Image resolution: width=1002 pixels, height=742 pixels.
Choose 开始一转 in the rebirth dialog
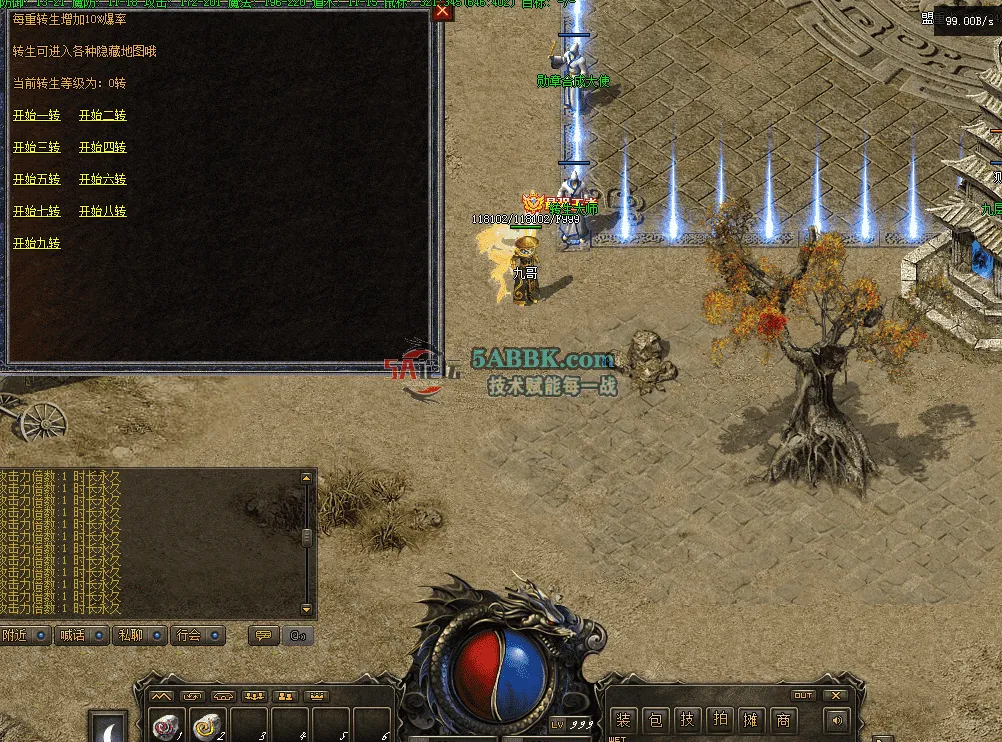pos(37,116)
